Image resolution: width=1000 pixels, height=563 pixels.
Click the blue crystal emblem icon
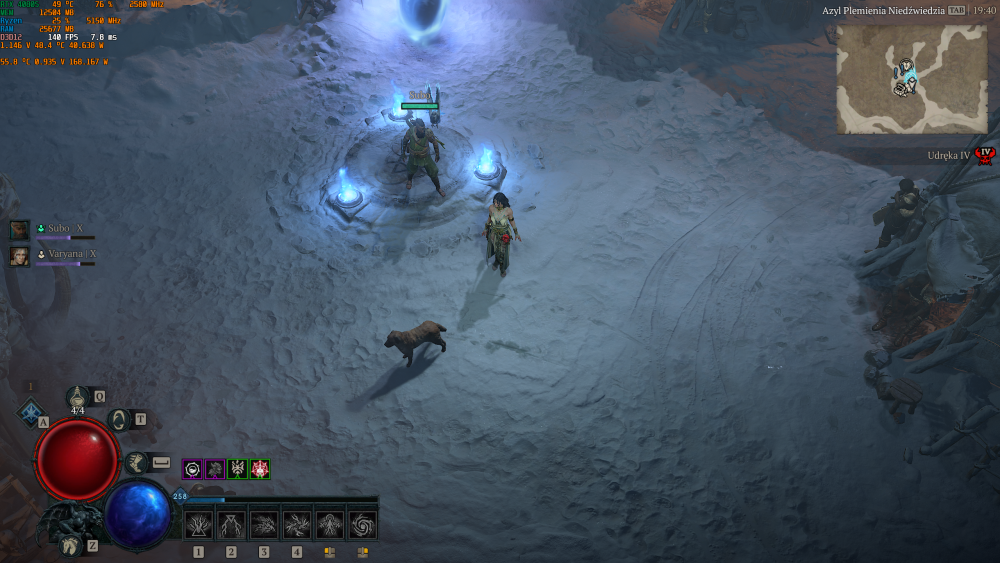pyautogui.click(x=31, y=412)
